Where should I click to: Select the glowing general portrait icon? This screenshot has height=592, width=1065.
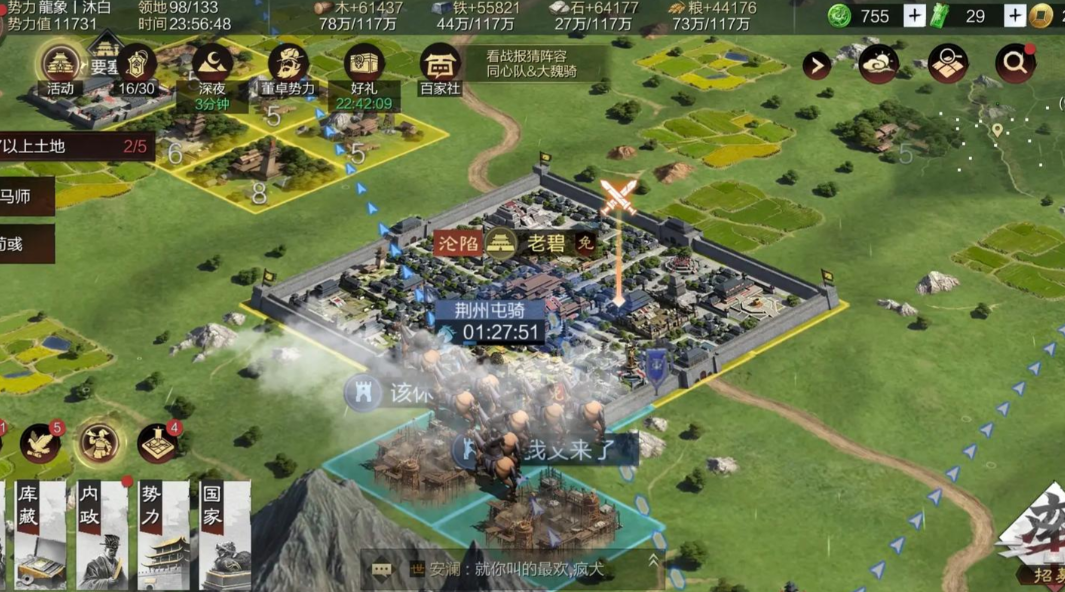[x=99, y=442]
